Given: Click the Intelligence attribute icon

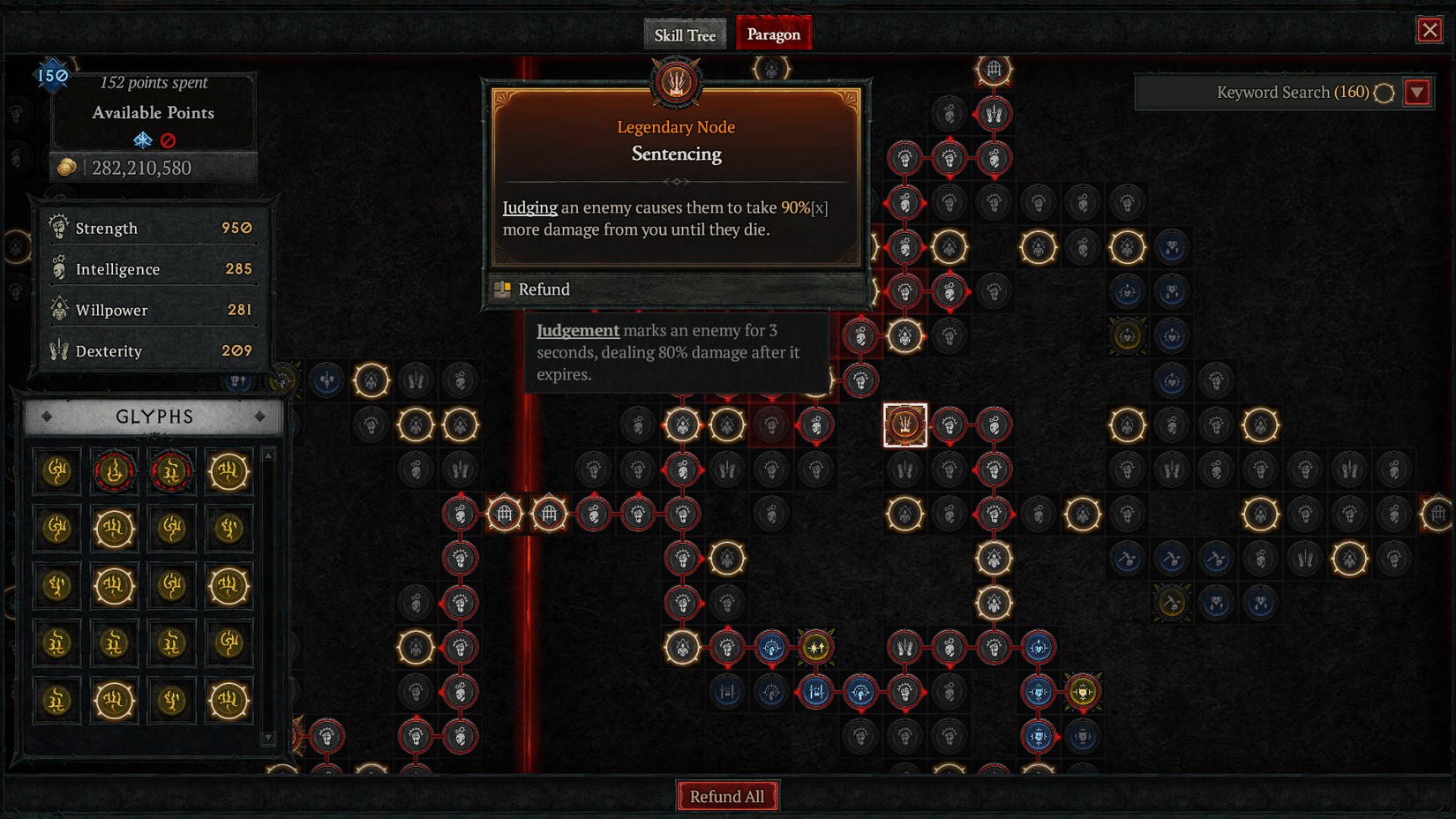Looking at the screenshot, I should click(59, 268).
